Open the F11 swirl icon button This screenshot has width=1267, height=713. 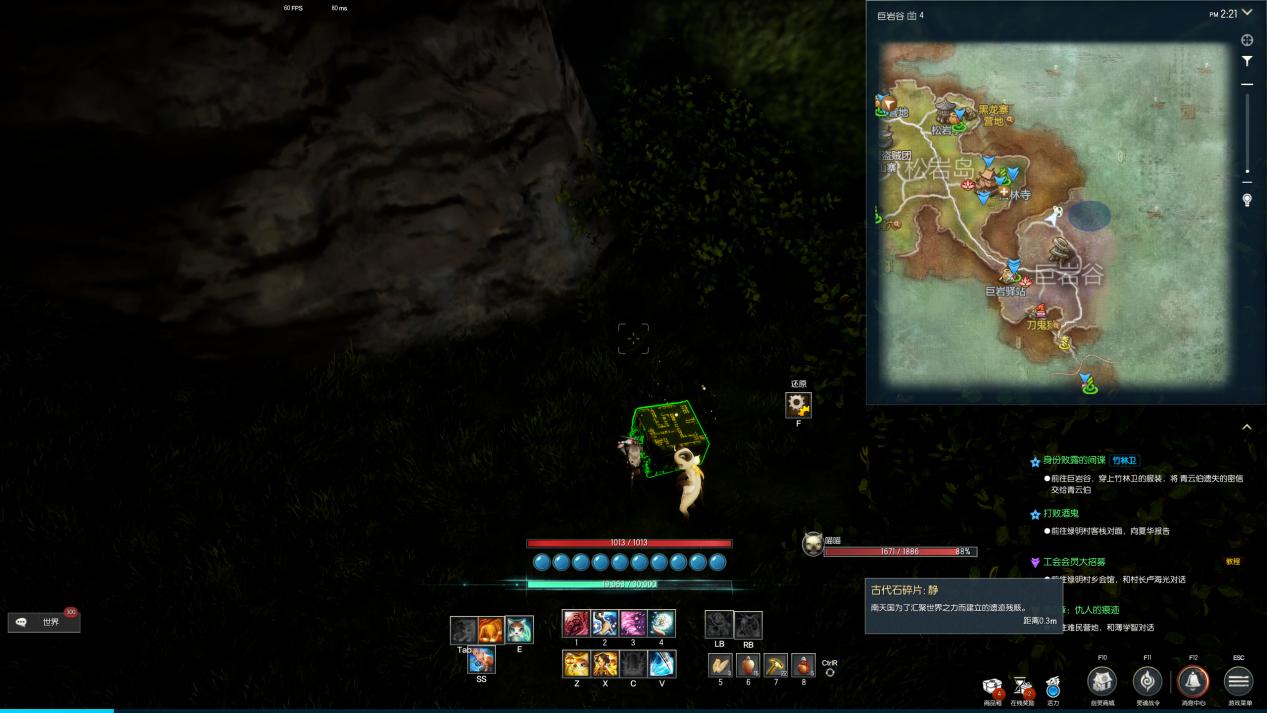(1147, 682)
